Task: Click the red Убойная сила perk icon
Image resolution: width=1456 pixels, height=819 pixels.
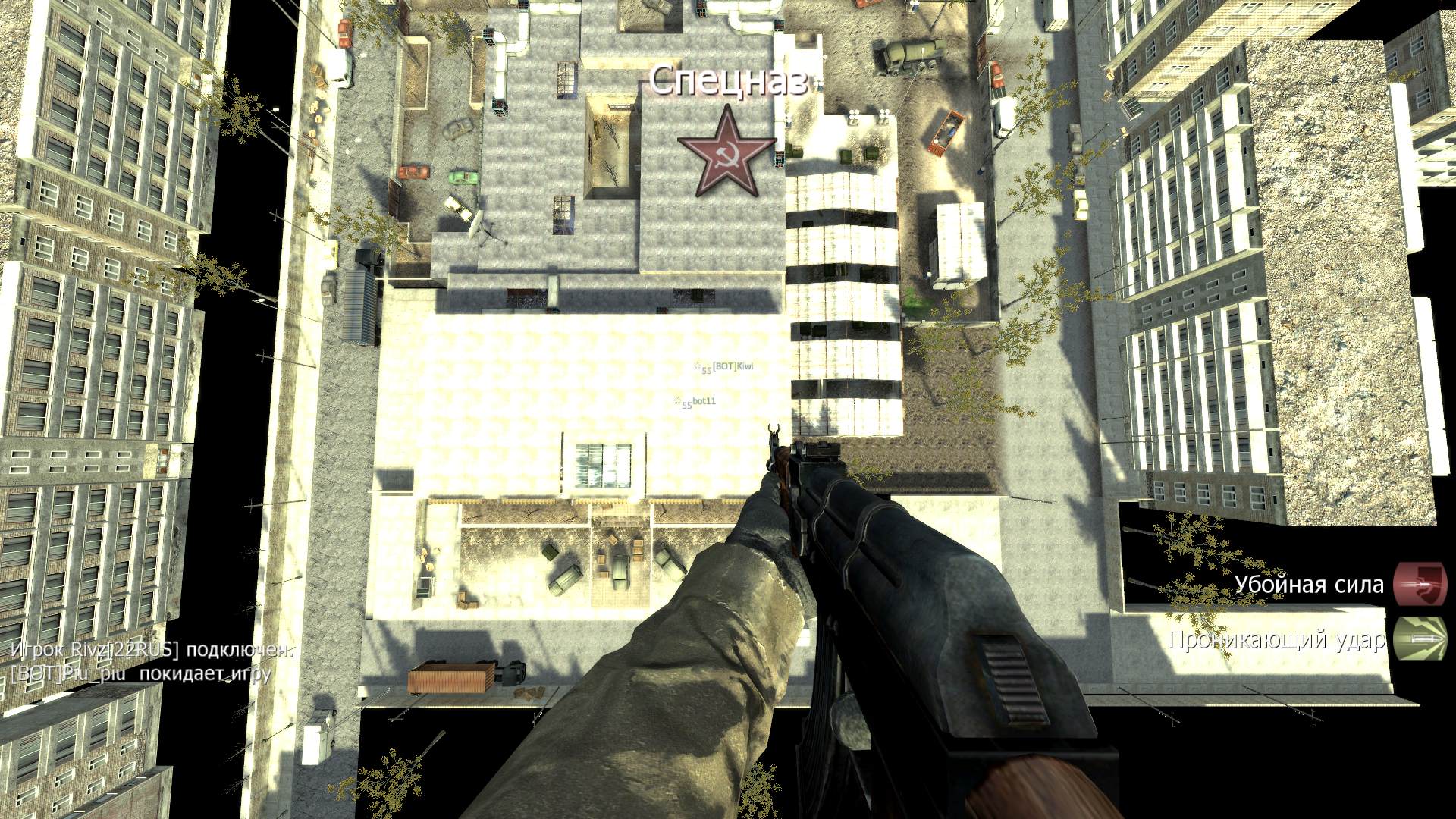Action: coord(1419,584)
